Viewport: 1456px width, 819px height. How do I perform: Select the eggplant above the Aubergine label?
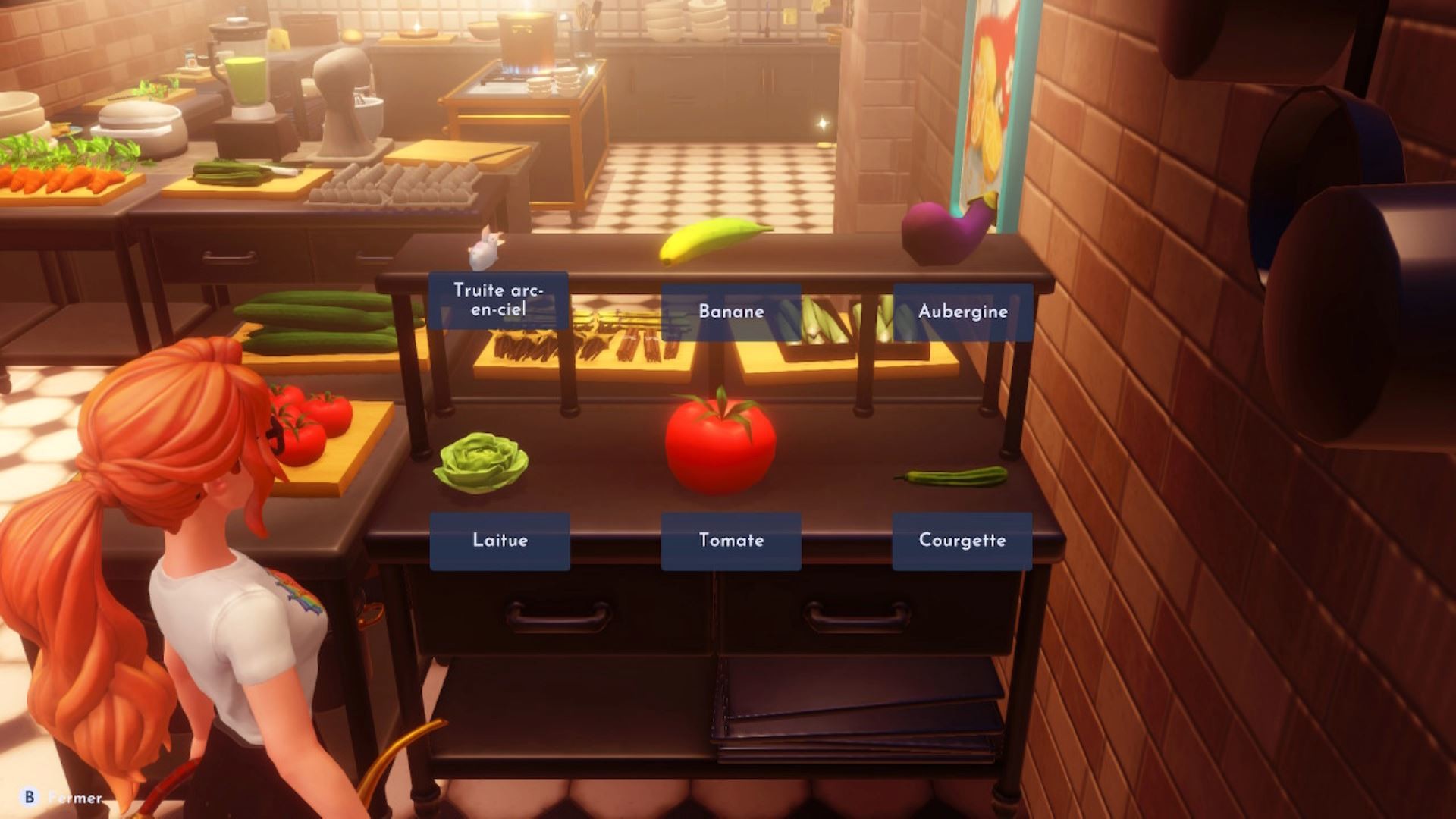point(940,227)
